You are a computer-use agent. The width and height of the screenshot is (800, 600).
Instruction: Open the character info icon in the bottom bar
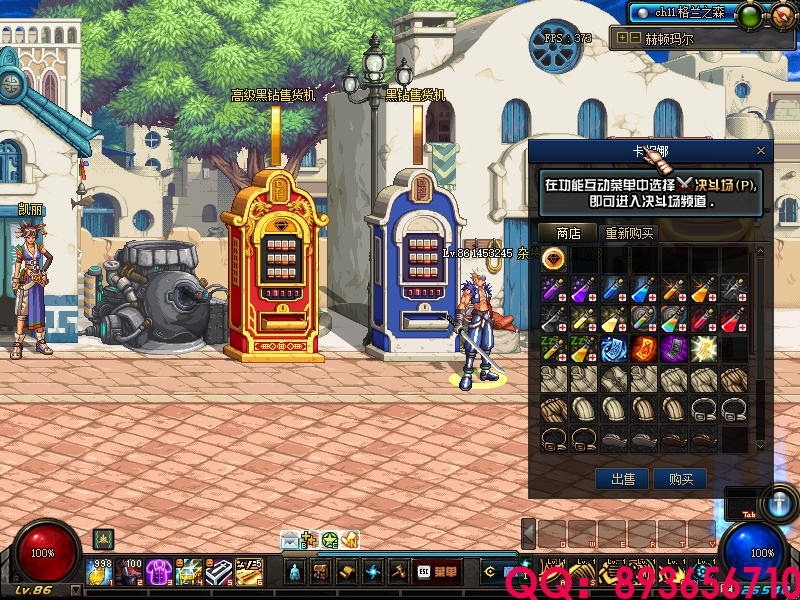coord(295,571)
